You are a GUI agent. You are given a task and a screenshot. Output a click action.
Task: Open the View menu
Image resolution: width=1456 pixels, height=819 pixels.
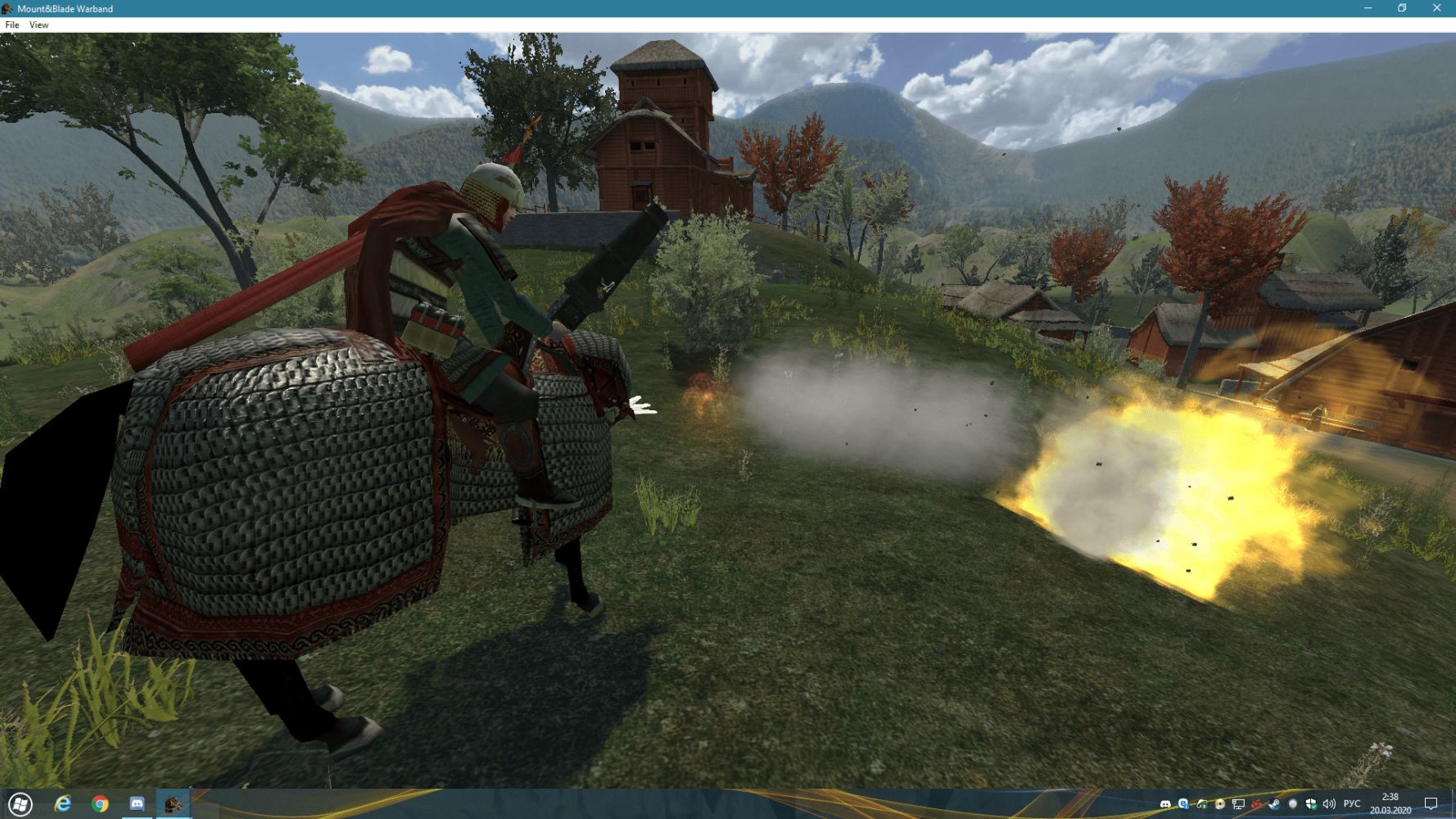coord(38,25)
